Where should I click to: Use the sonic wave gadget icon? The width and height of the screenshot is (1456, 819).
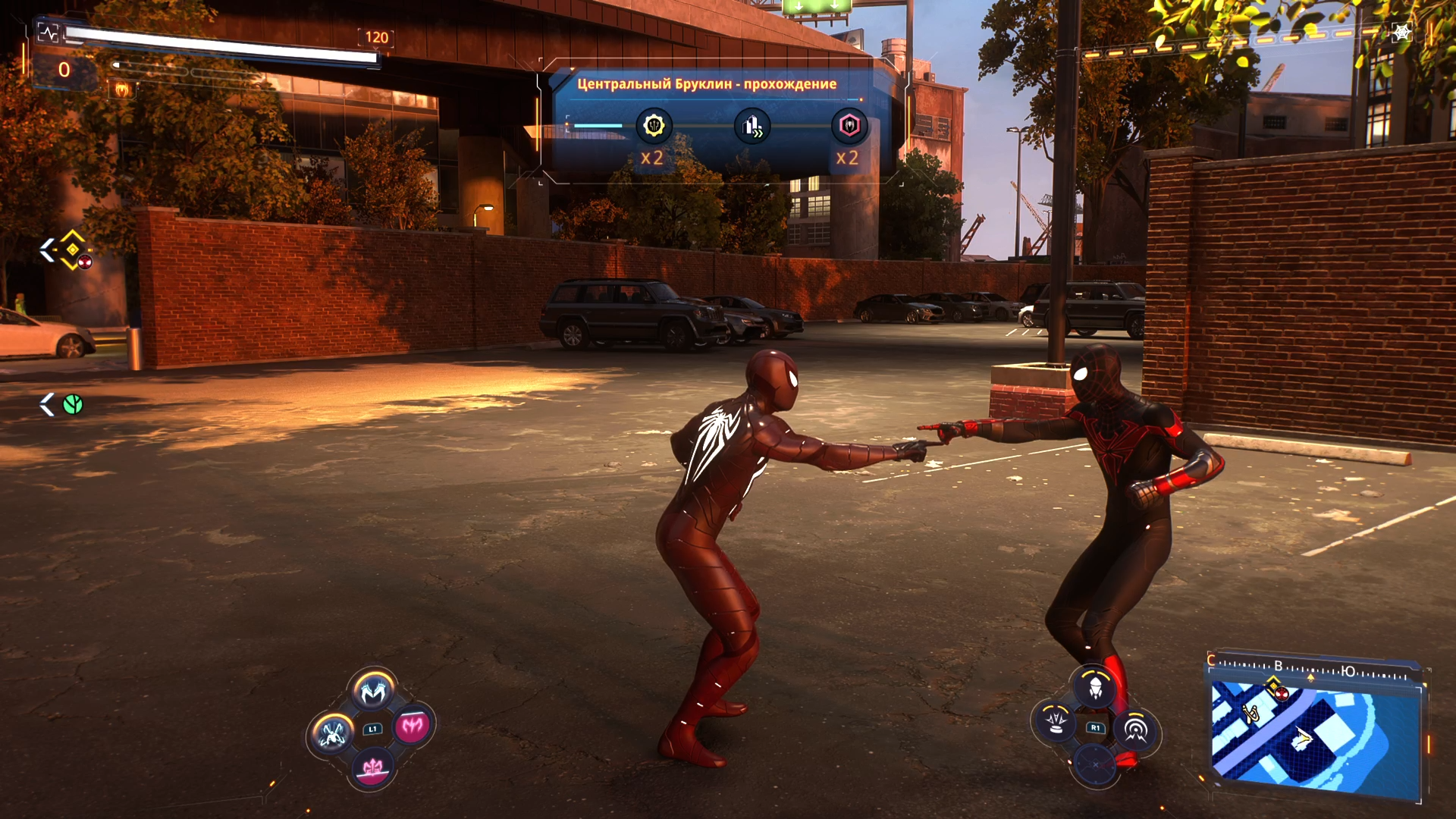click(1135, 729)
